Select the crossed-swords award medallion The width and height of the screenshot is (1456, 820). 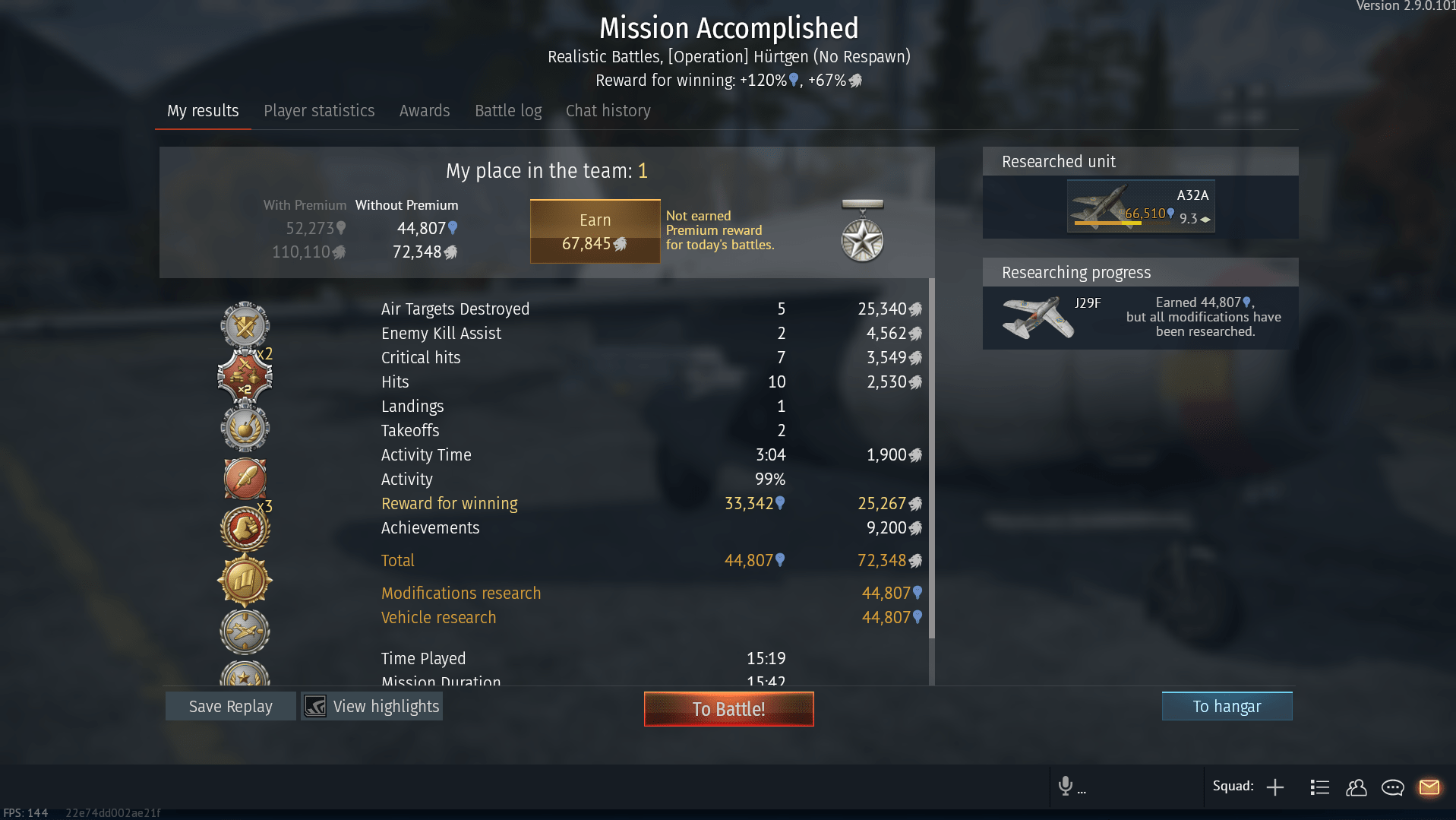click(x=244, y=325)
